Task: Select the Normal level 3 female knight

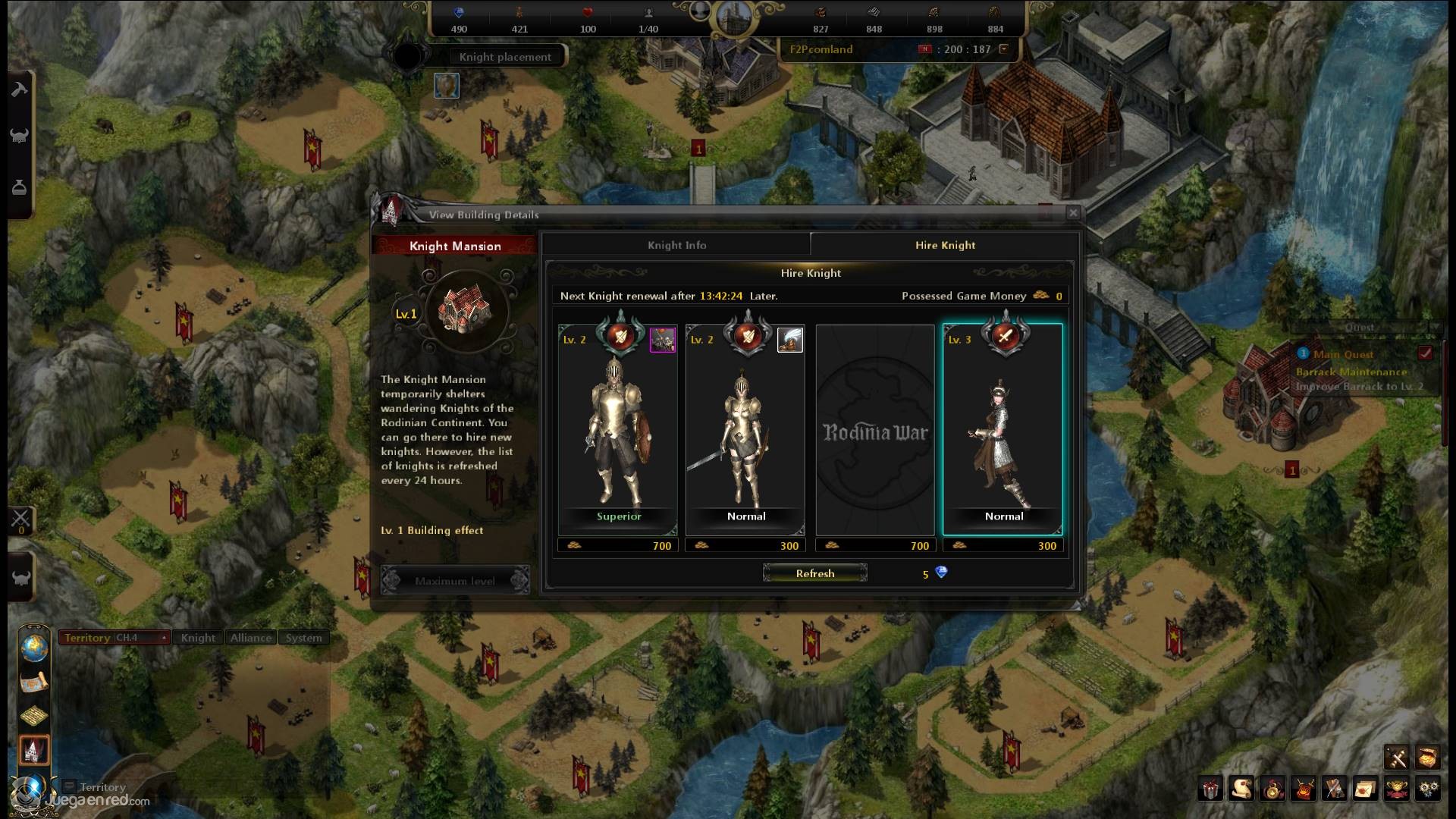Action: 1003,430
